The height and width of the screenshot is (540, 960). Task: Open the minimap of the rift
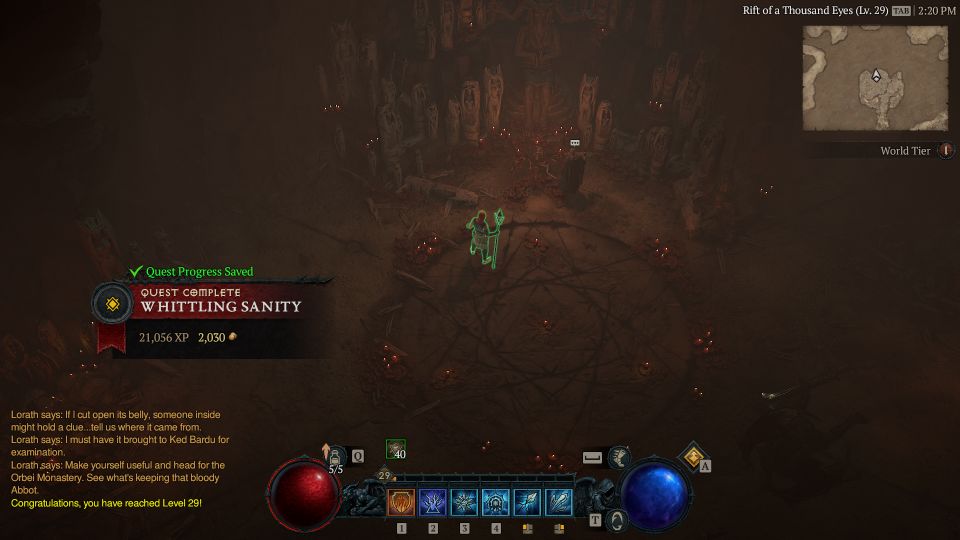click(876, 78)
